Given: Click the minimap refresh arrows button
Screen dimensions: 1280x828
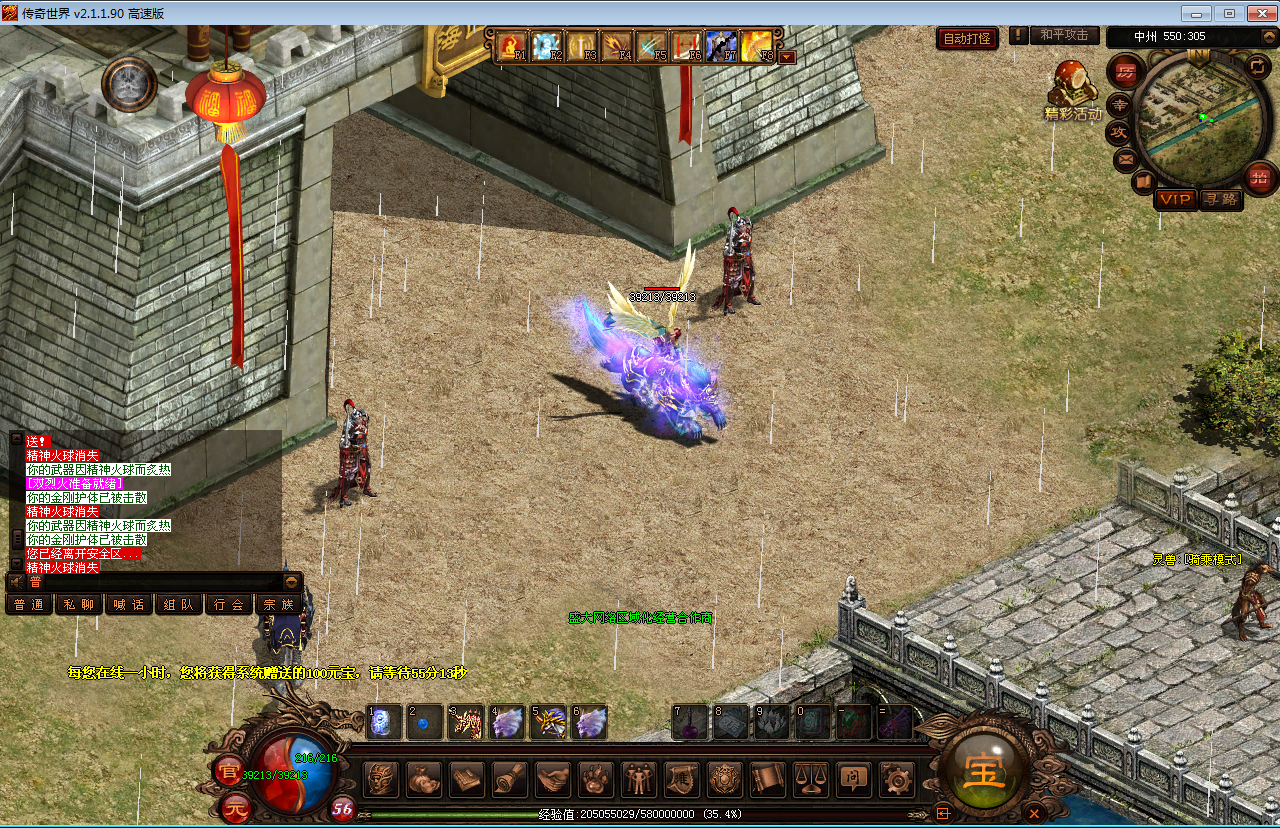Looking at the screenshot, I should [1256, 67].
